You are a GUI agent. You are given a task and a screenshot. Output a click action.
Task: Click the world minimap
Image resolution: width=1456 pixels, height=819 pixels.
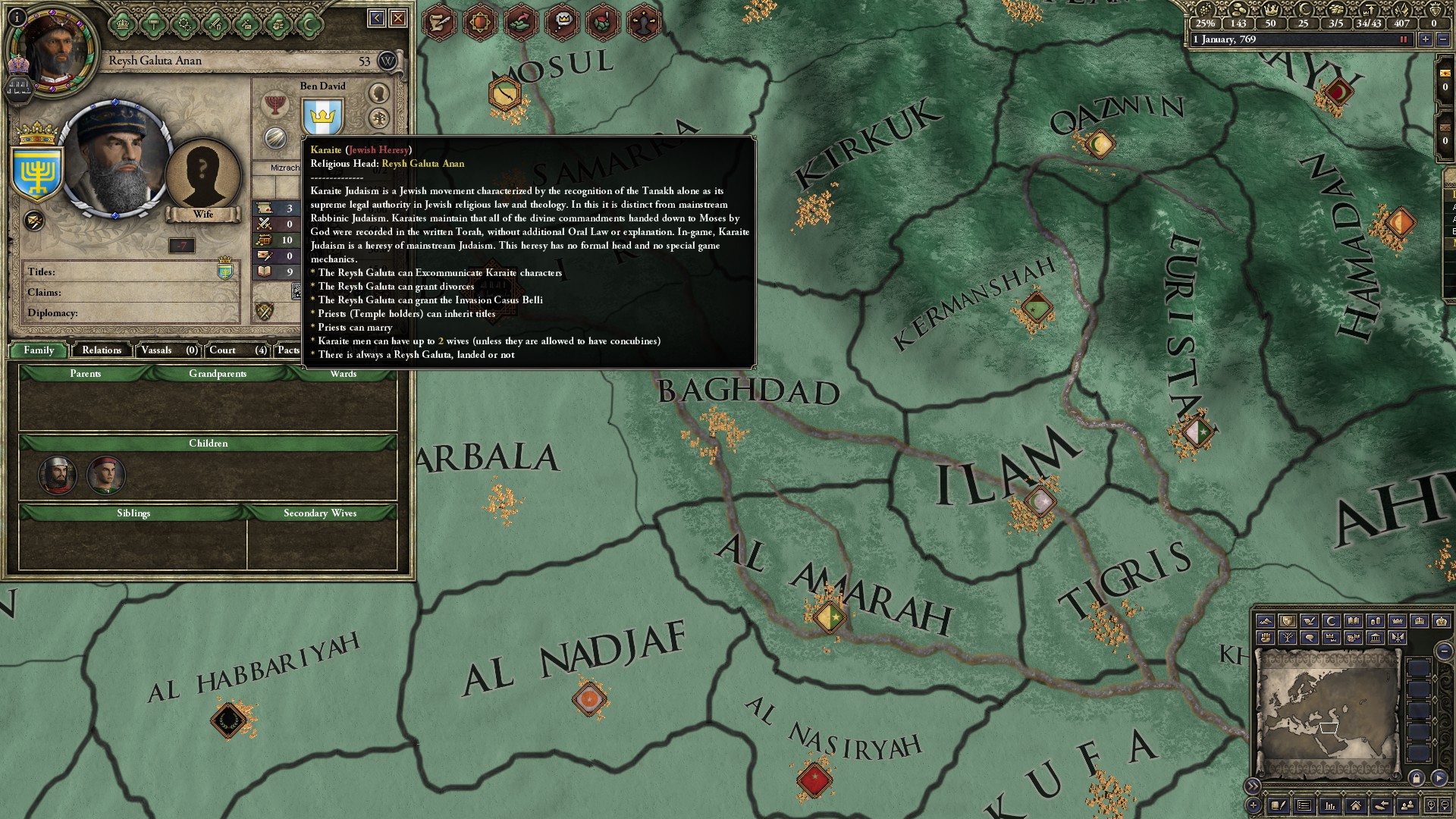1327,714
